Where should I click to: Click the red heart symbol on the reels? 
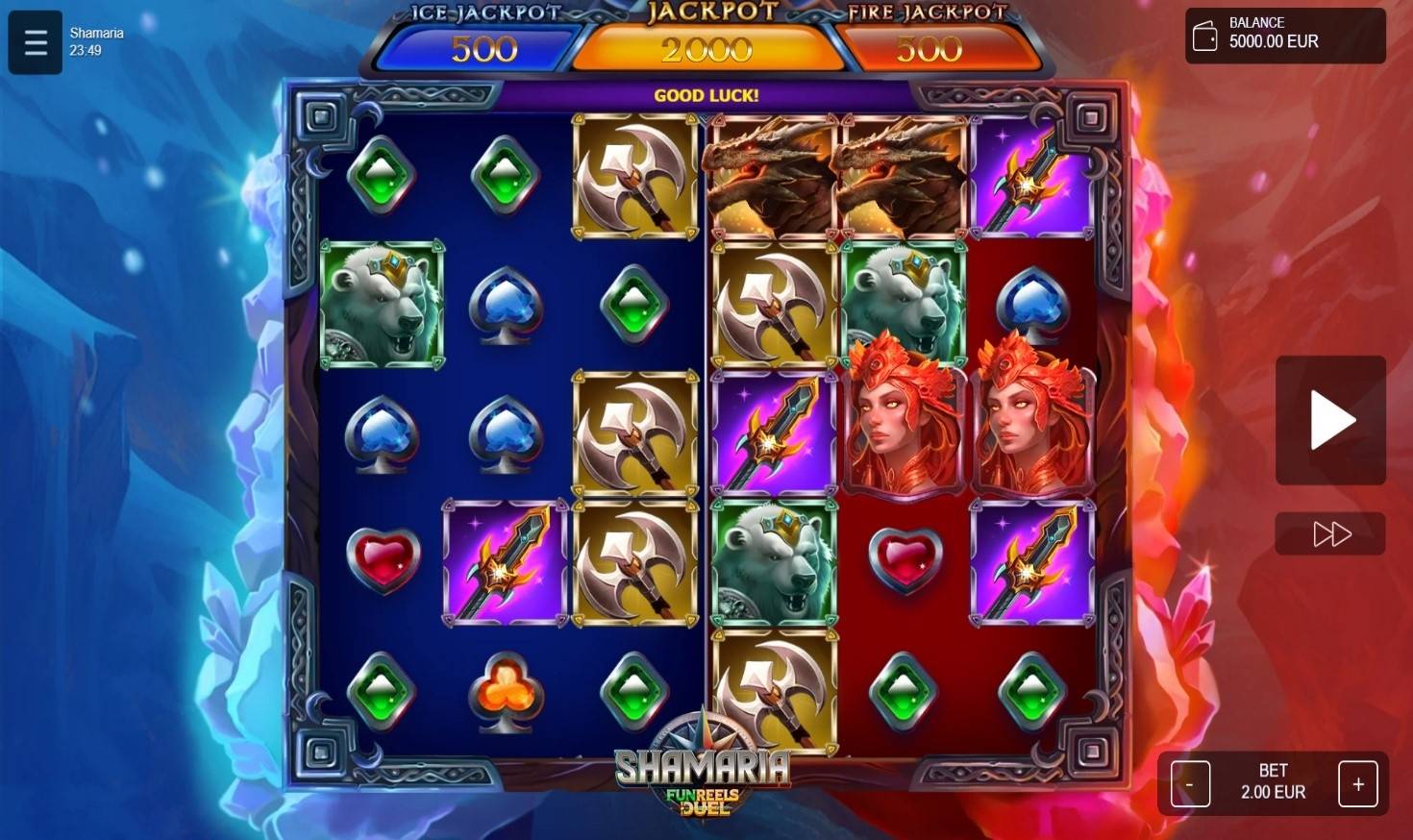click(383, 562)
